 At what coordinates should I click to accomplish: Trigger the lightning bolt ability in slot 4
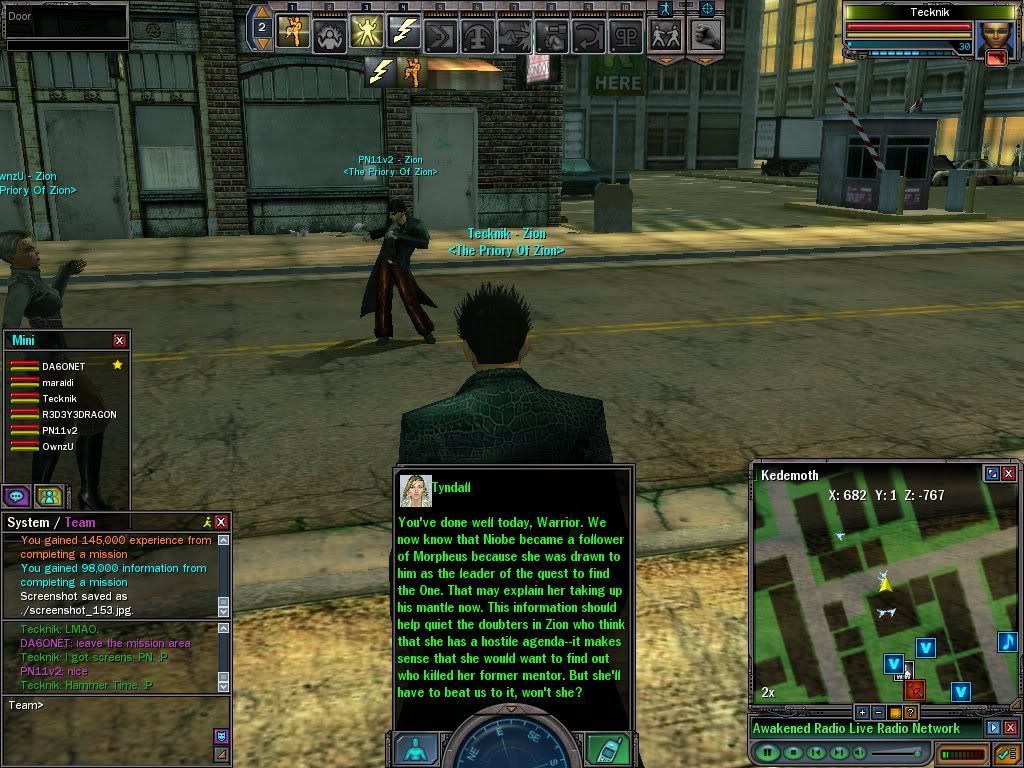[x=403, y=33]
